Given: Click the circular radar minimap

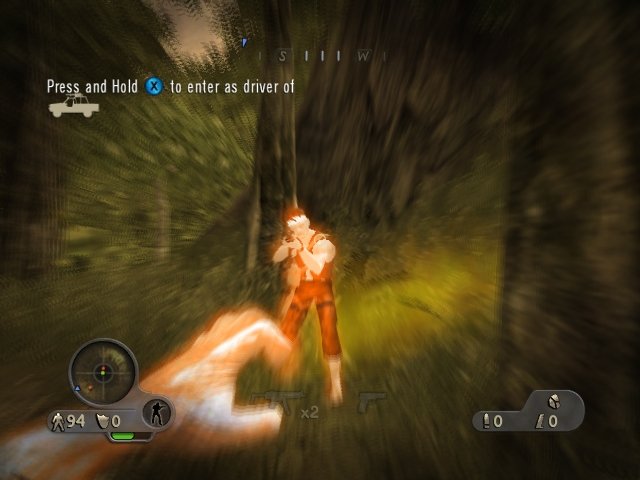Looking at the screenshot, I should (101, 373).
